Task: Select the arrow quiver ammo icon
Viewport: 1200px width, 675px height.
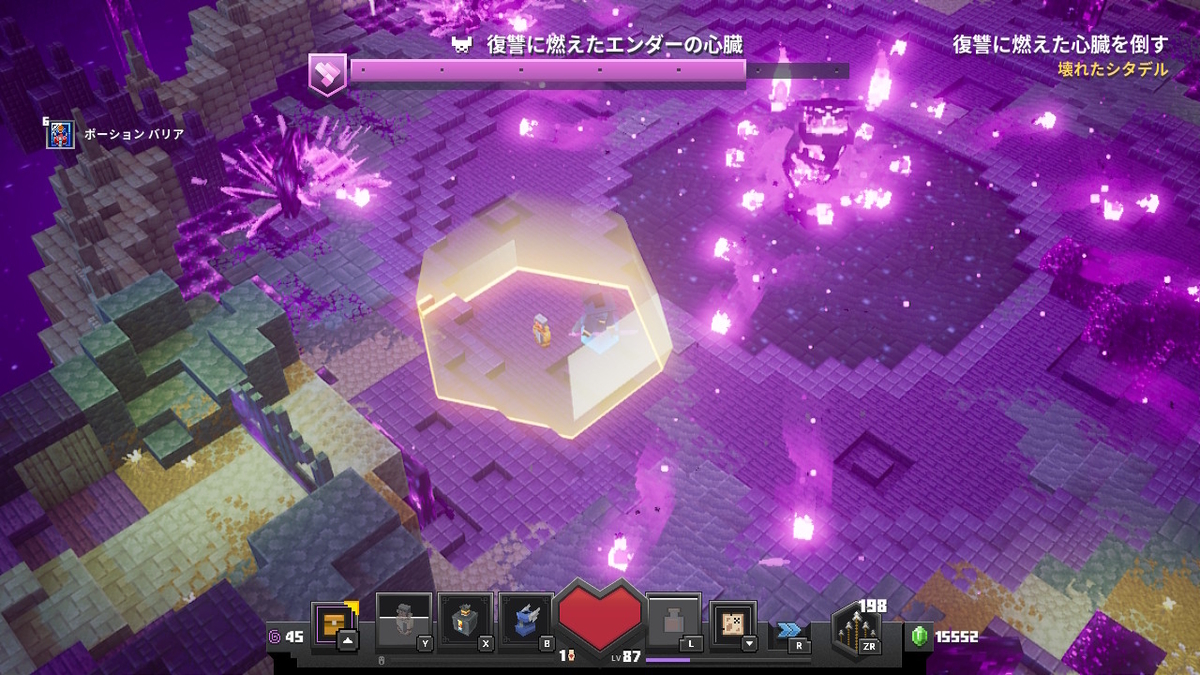Action: click(x=856, y=630)
